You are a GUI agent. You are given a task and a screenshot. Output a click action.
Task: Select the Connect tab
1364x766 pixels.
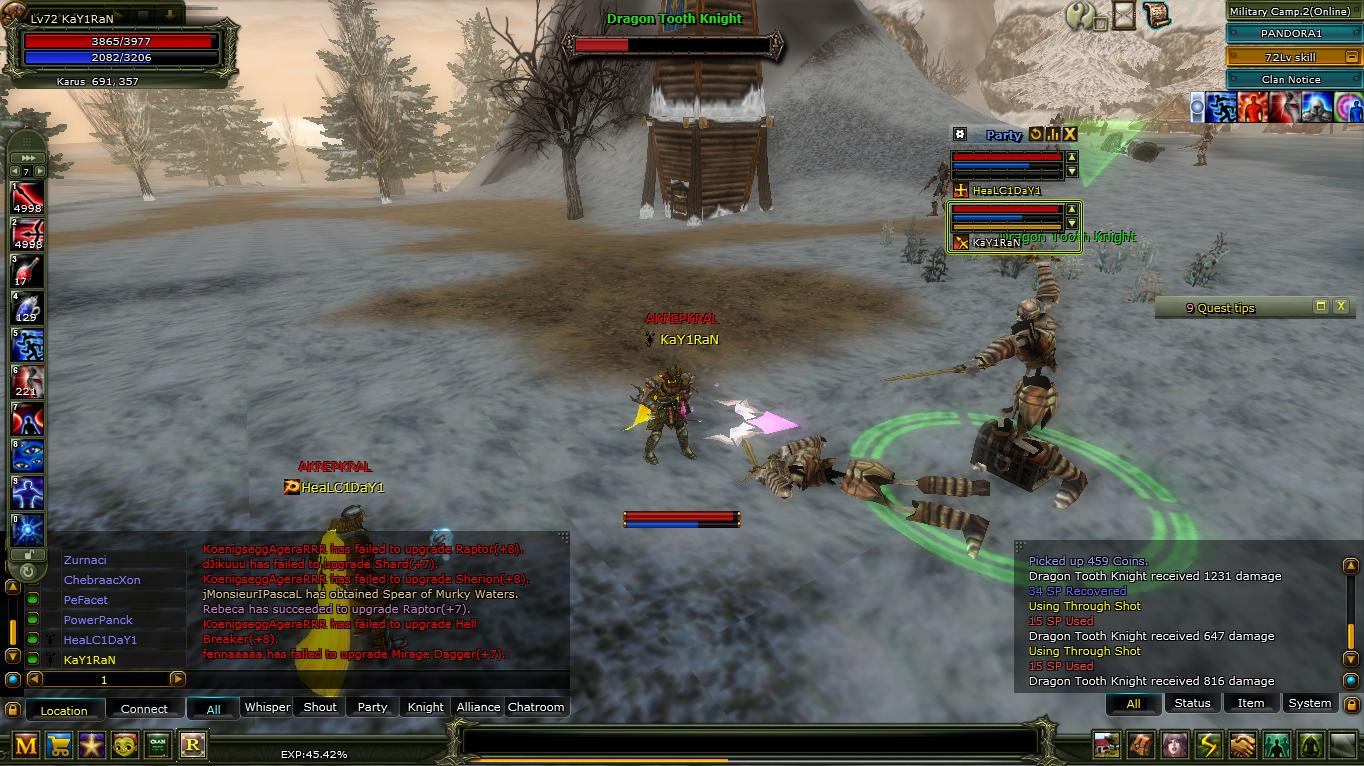point(144,708)
